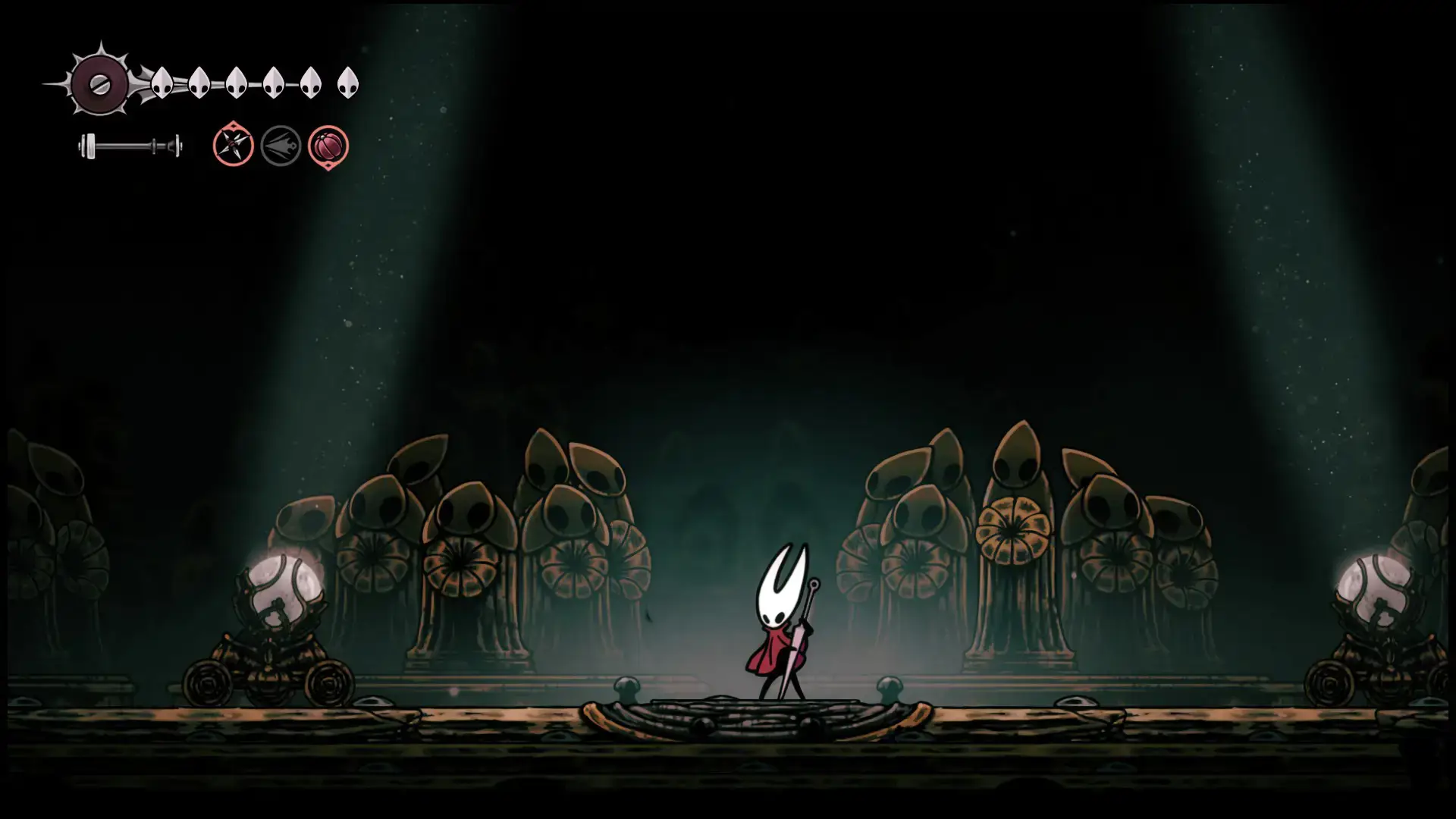Select the spiked star tool icon

tap(233, 146)
